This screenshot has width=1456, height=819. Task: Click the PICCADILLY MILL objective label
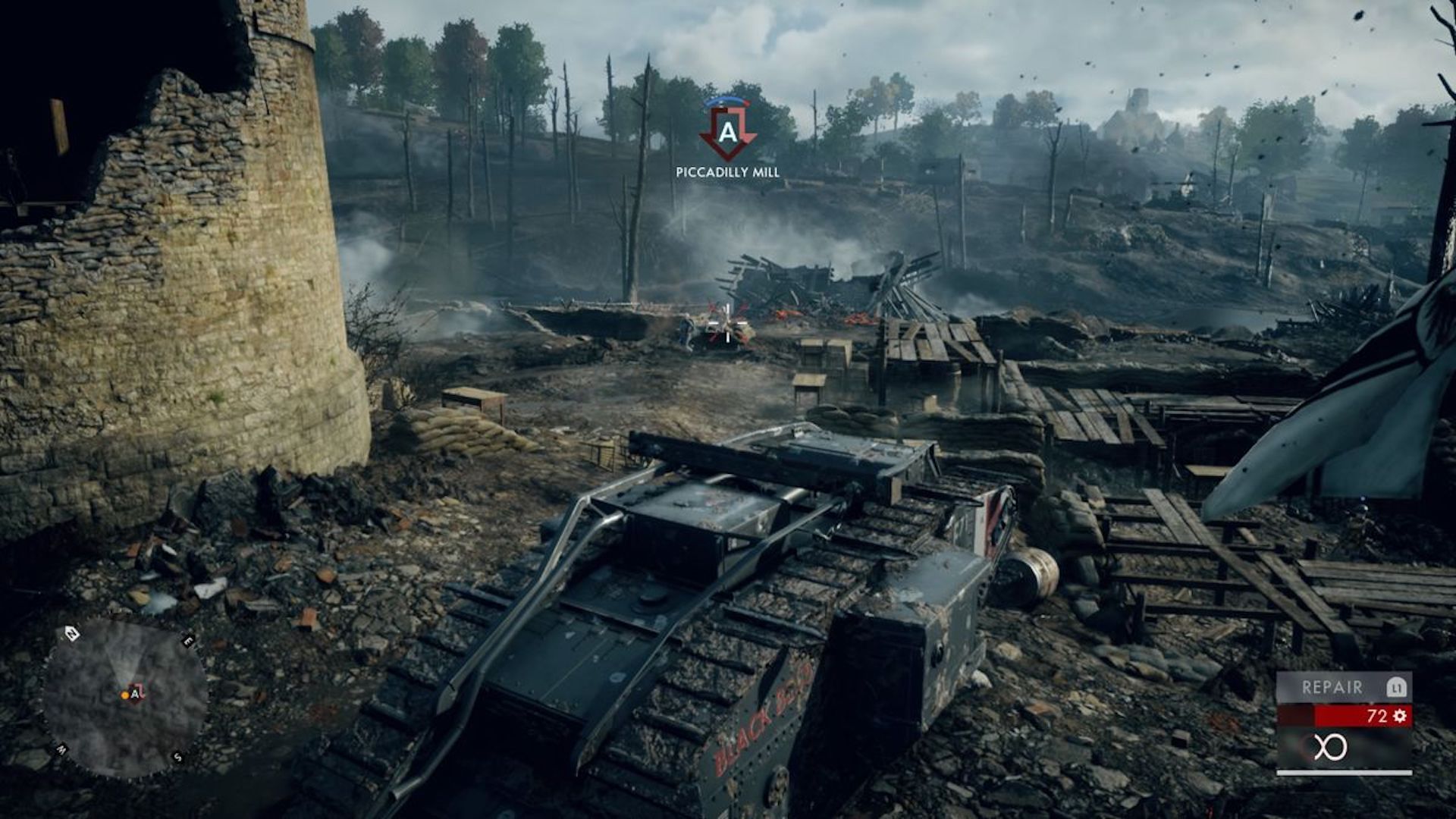pos(727,173)
